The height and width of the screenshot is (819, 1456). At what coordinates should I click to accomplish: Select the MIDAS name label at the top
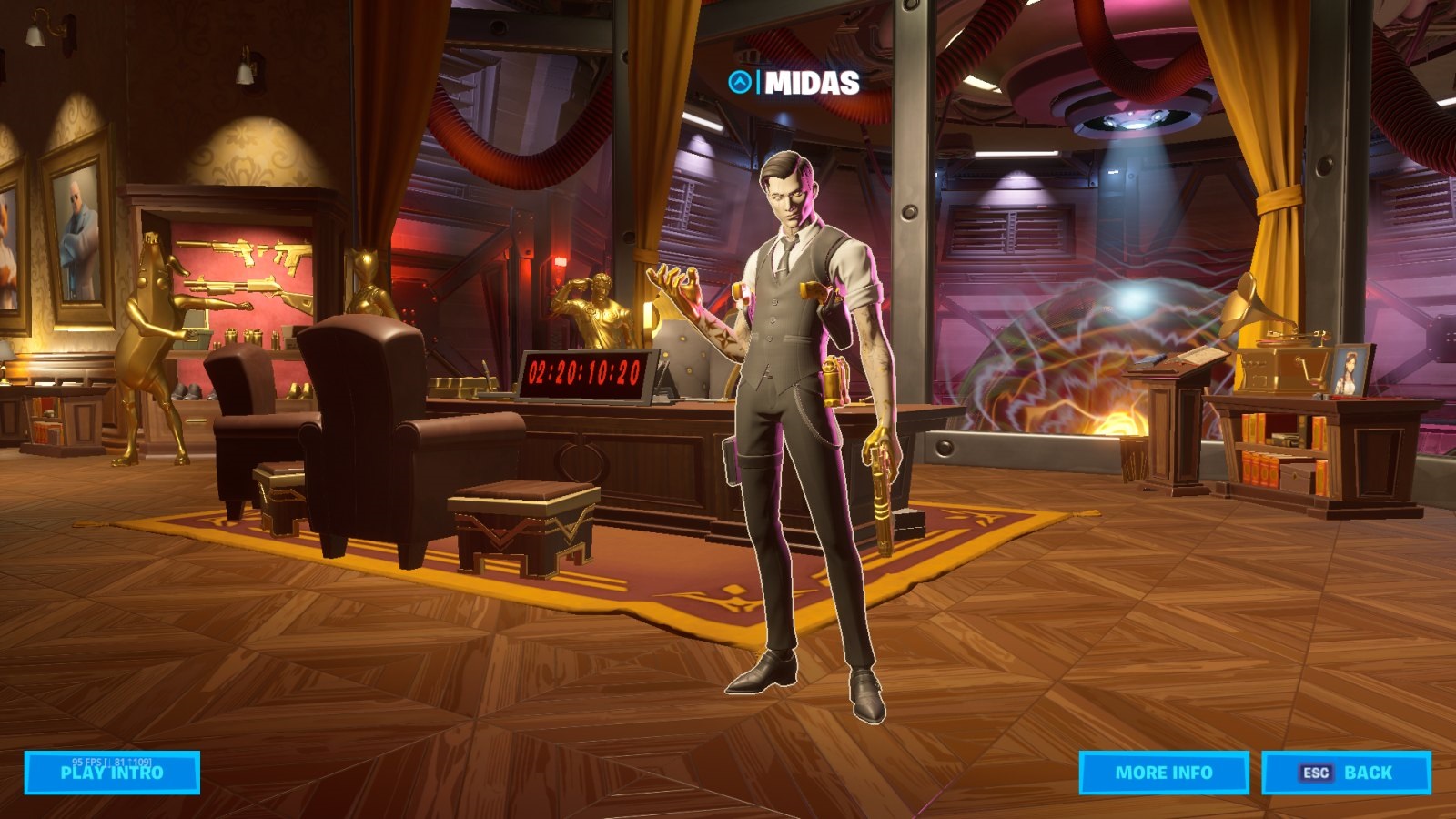pyautogui.click(x=812, y=85)
